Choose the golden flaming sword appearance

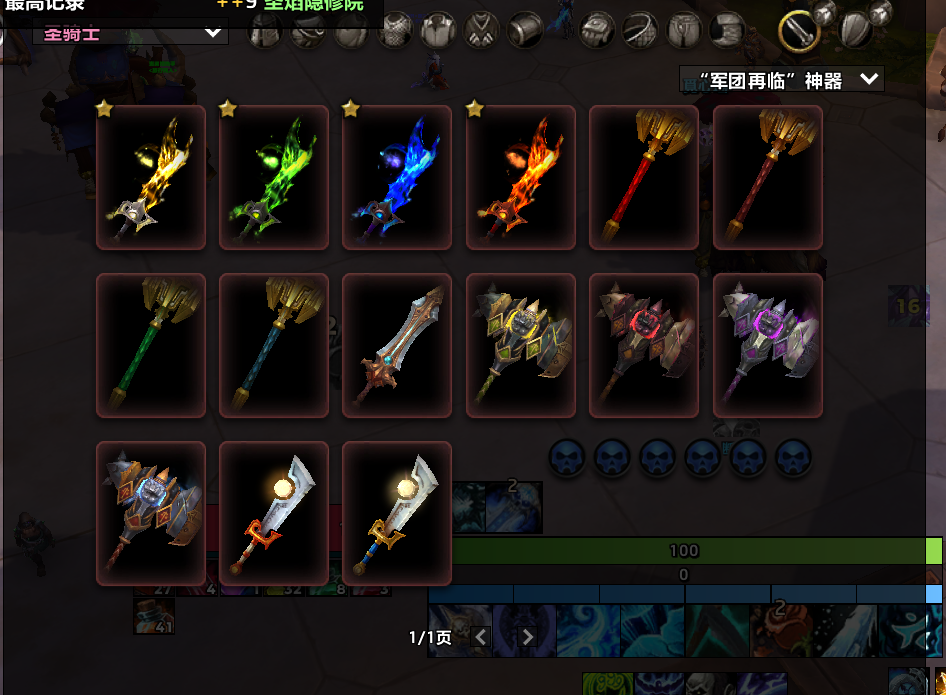(x=151, y=177)
